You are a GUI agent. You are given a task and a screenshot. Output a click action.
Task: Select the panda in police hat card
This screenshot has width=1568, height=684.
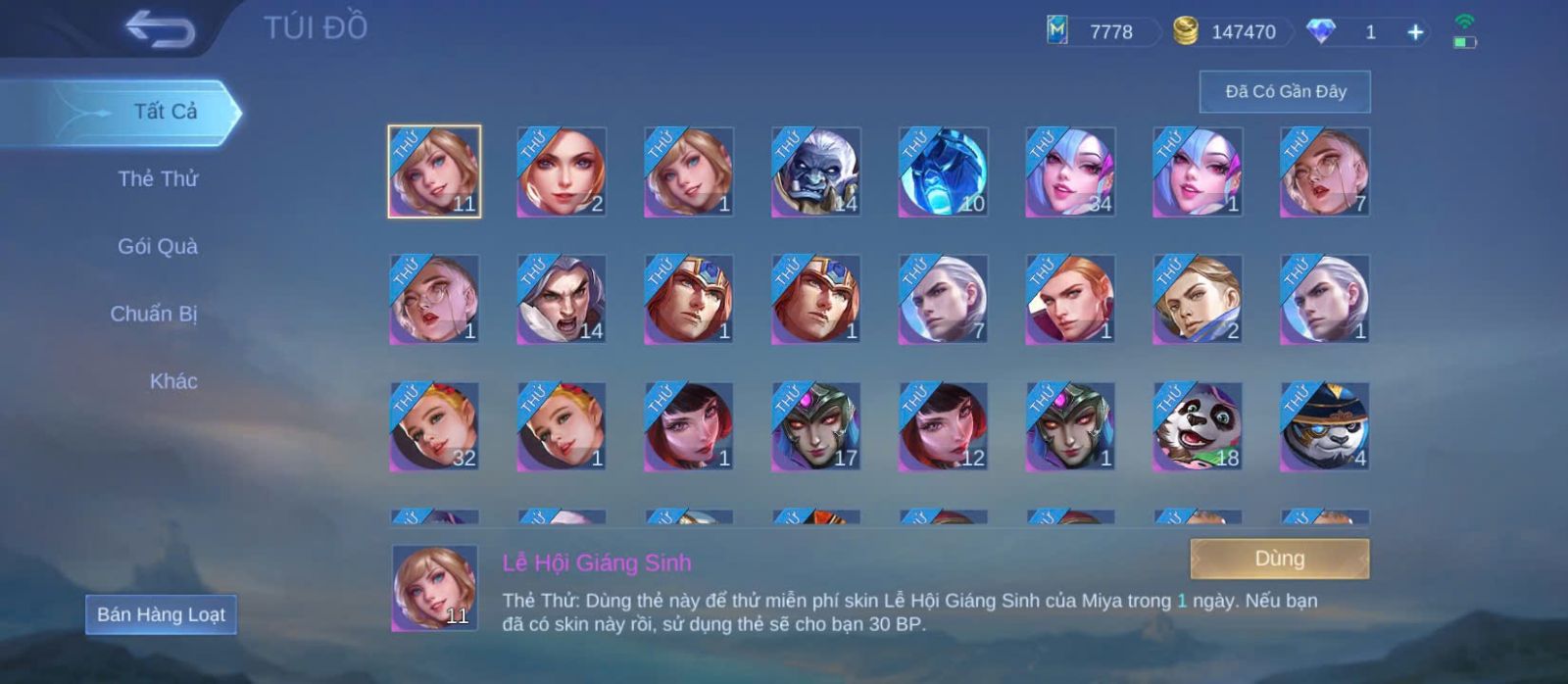1325,426
